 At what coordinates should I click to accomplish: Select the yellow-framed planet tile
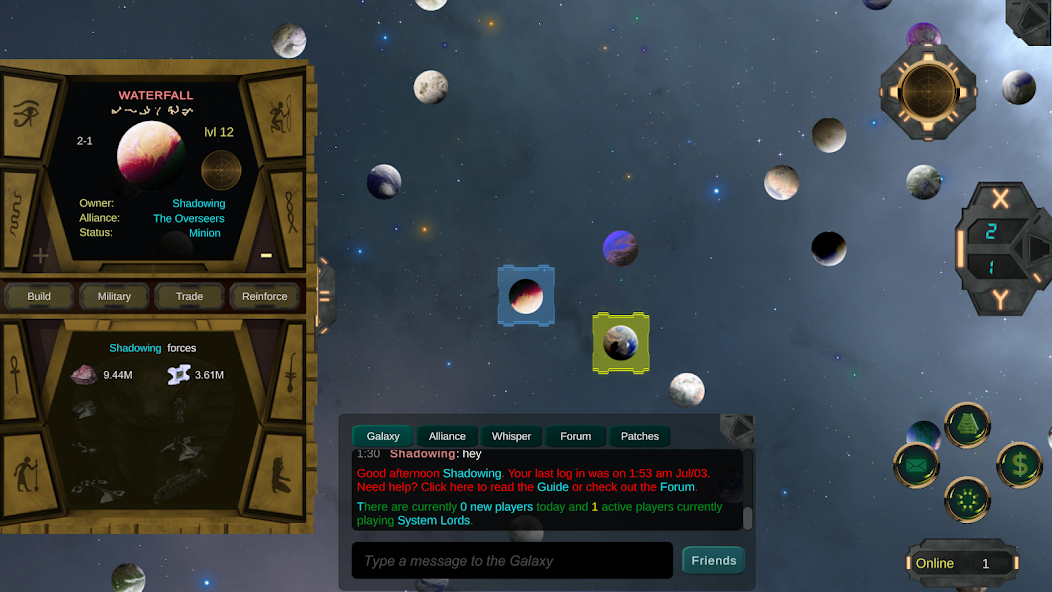click(x=621, y=343)
